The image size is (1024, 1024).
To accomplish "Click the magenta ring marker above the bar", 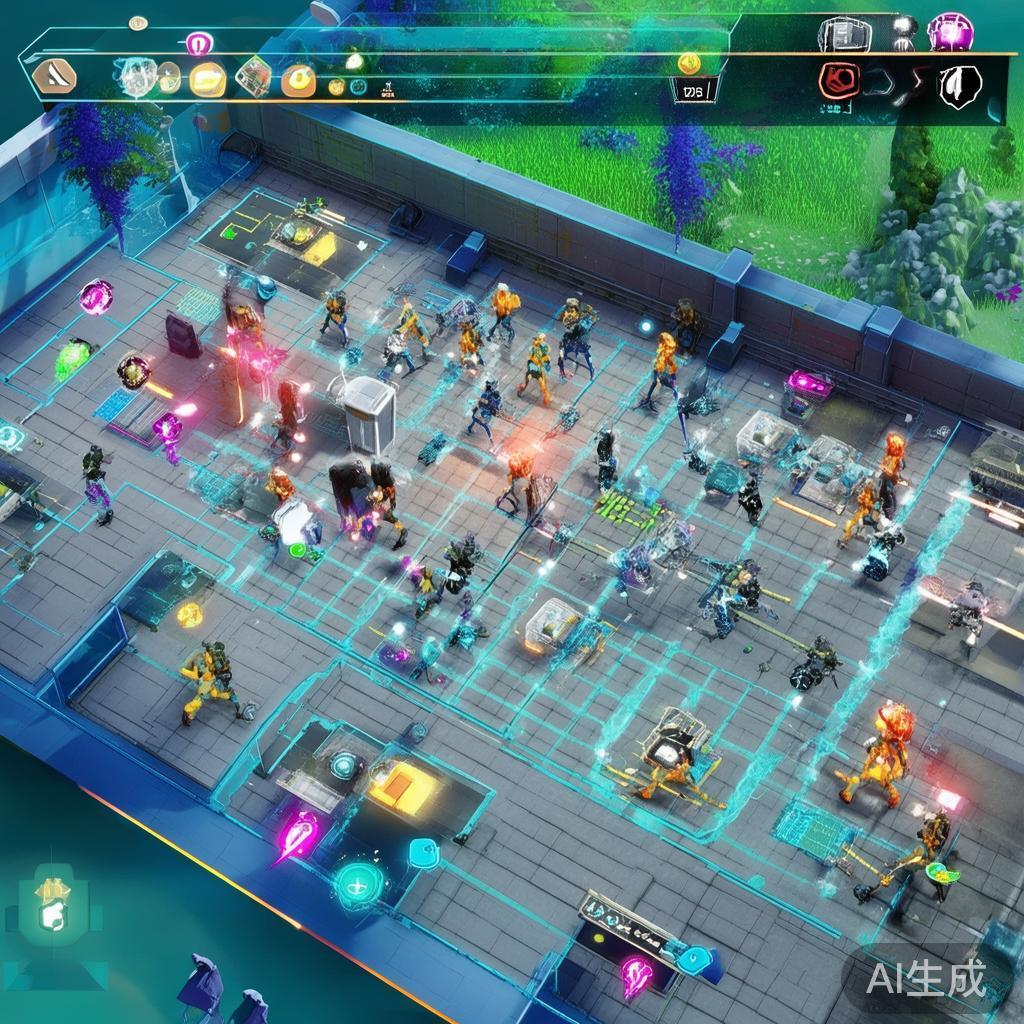I will (x=199, y=43).
